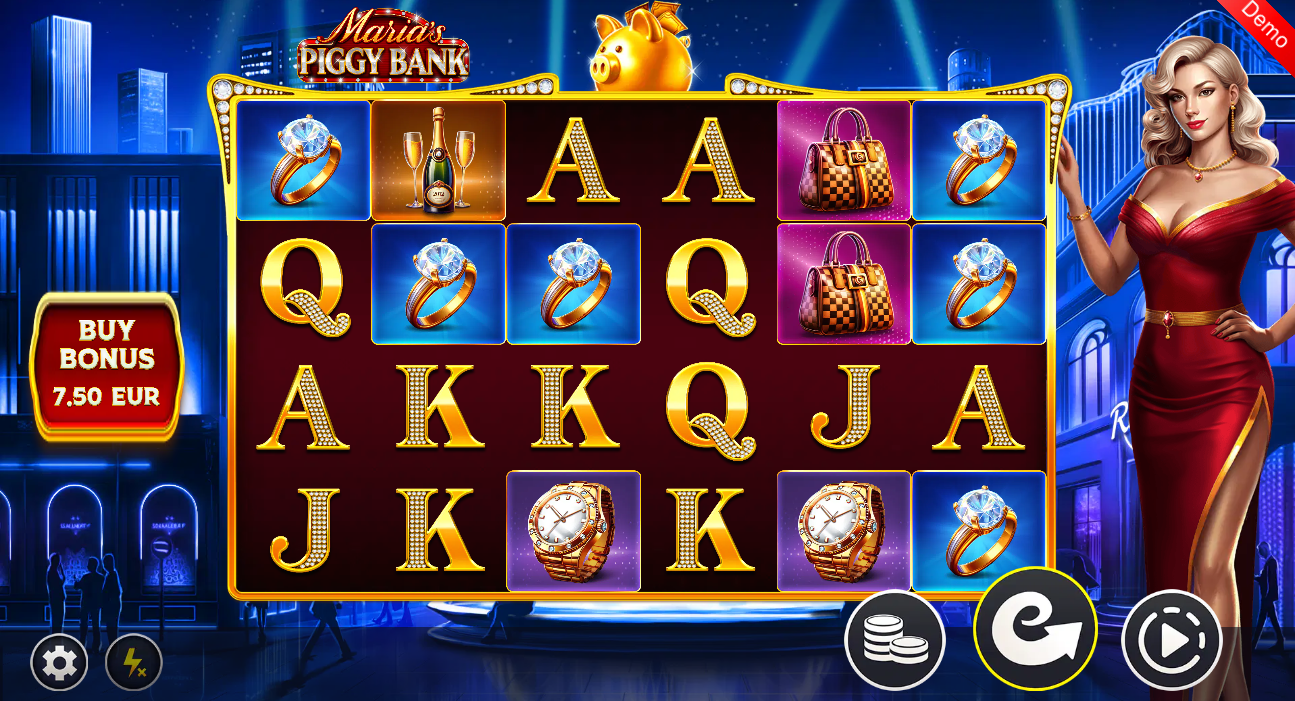Spin the reels with the arrow button
This screenshot has height=701, width=1295.
[1035, 631]
